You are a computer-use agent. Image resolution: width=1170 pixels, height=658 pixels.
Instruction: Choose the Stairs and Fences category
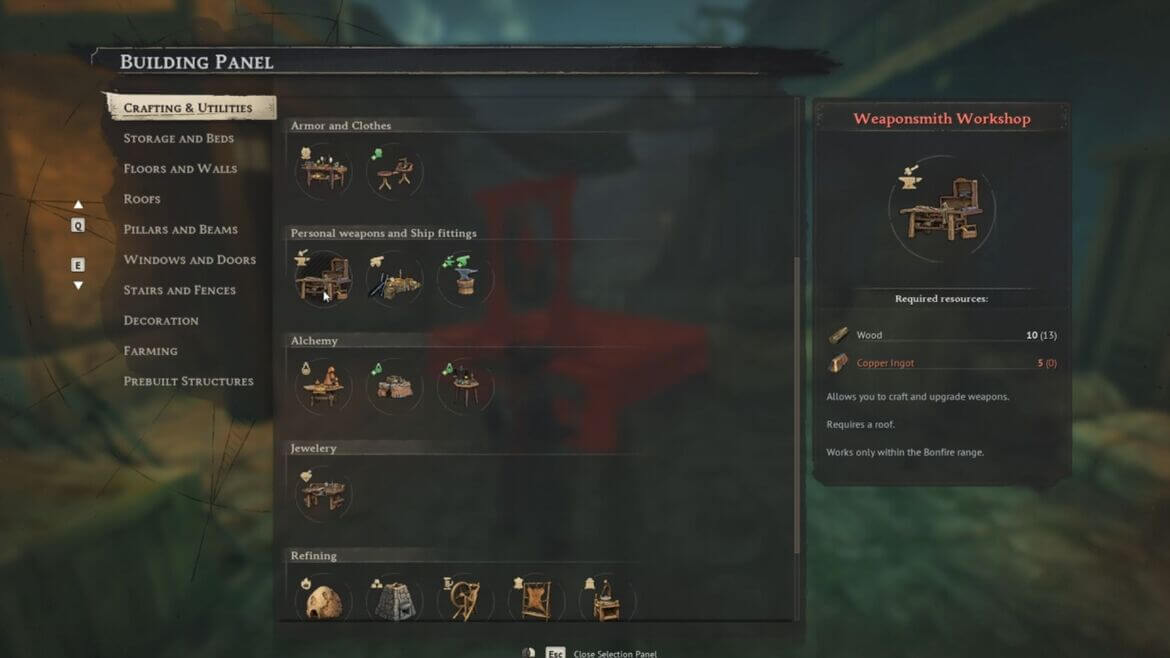[179, 290]
